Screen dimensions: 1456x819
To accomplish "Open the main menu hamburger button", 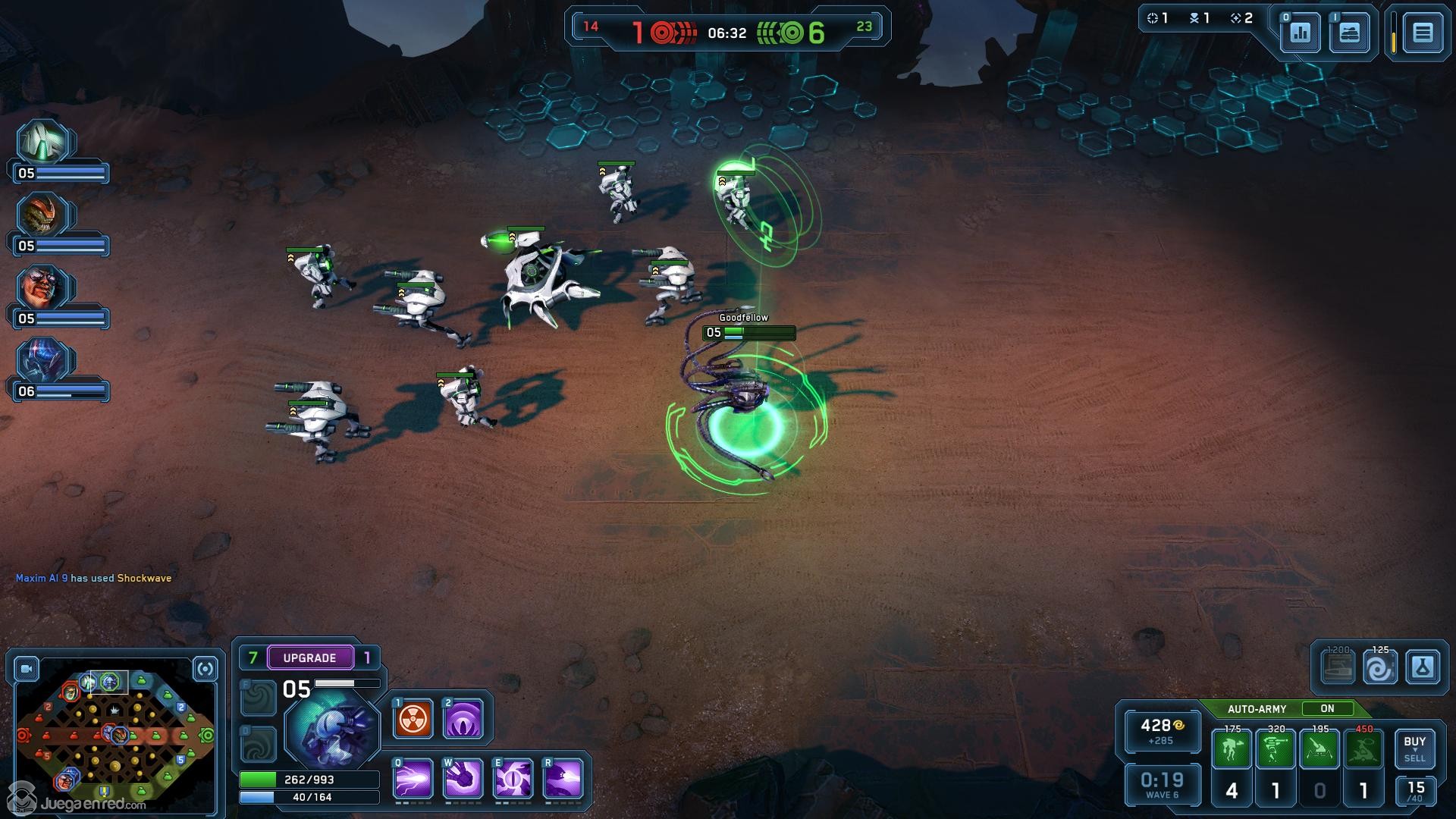I will (1422, 33).
